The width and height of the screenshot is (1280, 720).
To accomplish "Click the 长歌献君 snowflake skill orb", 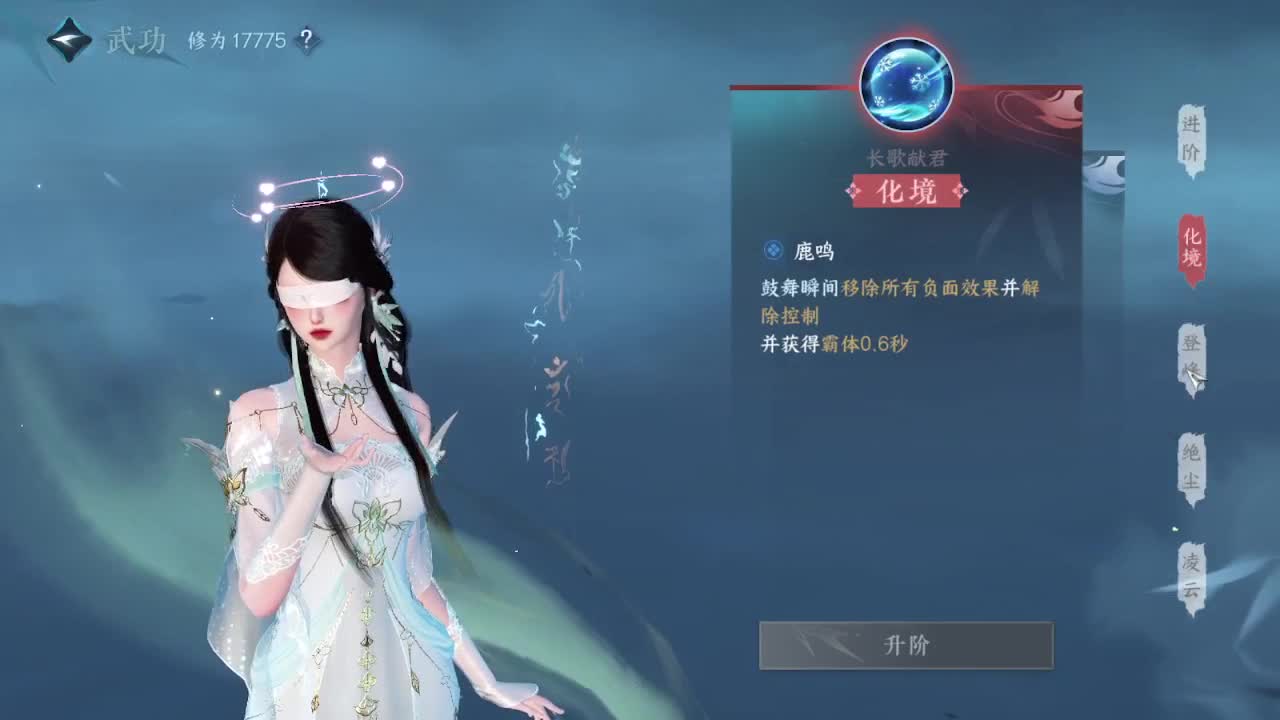I will (905, 84).
